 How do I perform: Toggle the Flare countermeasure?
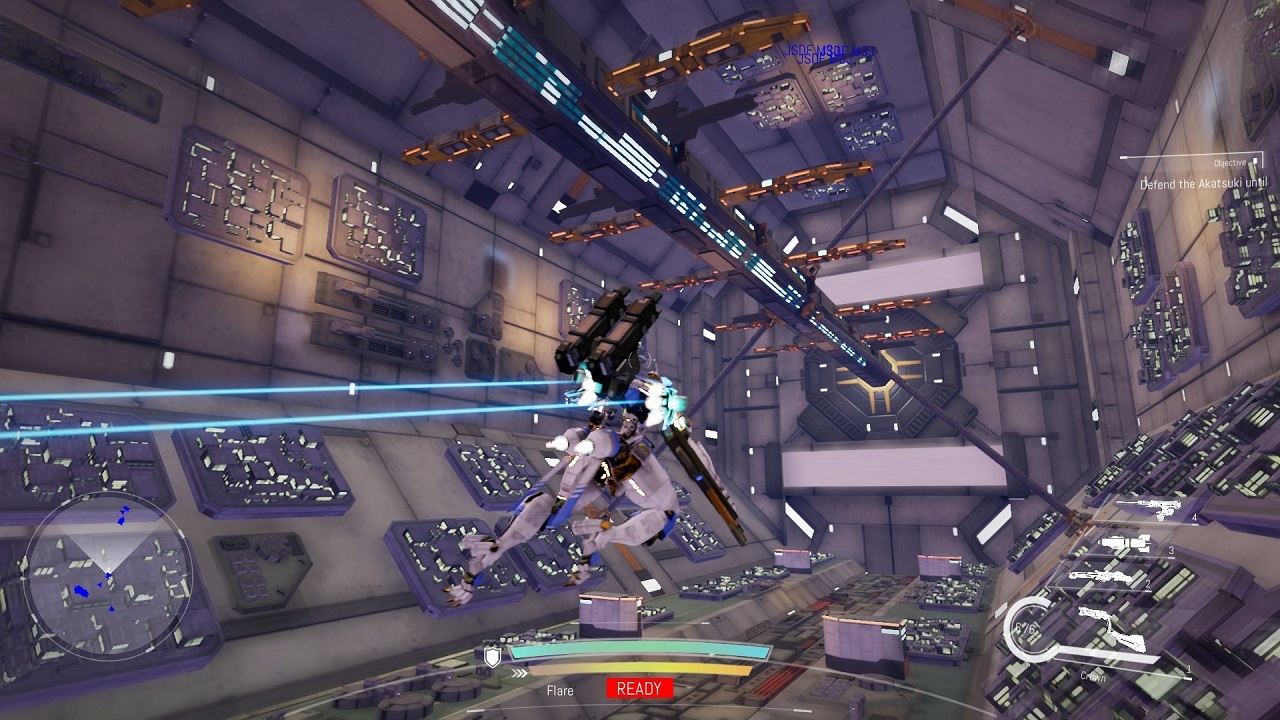click(x=560, y=690)
